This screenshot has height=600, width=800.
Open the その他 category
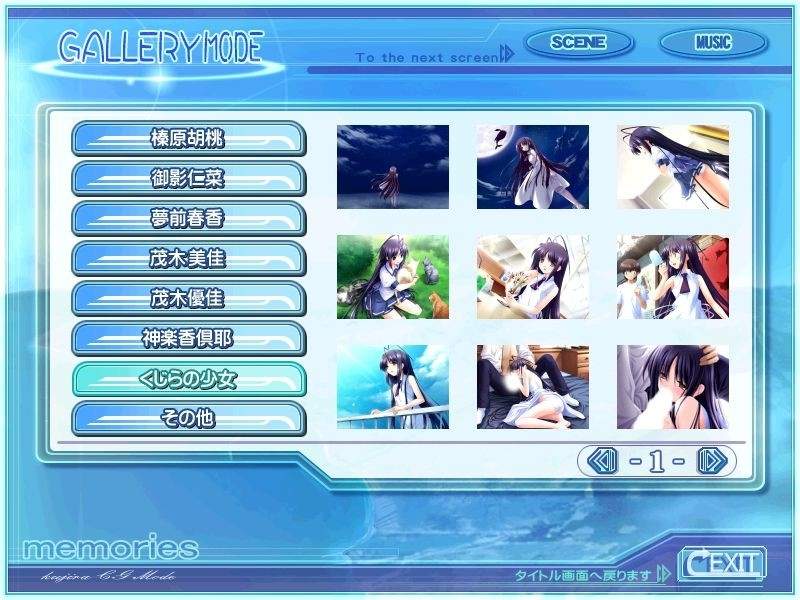coord(188,418)
